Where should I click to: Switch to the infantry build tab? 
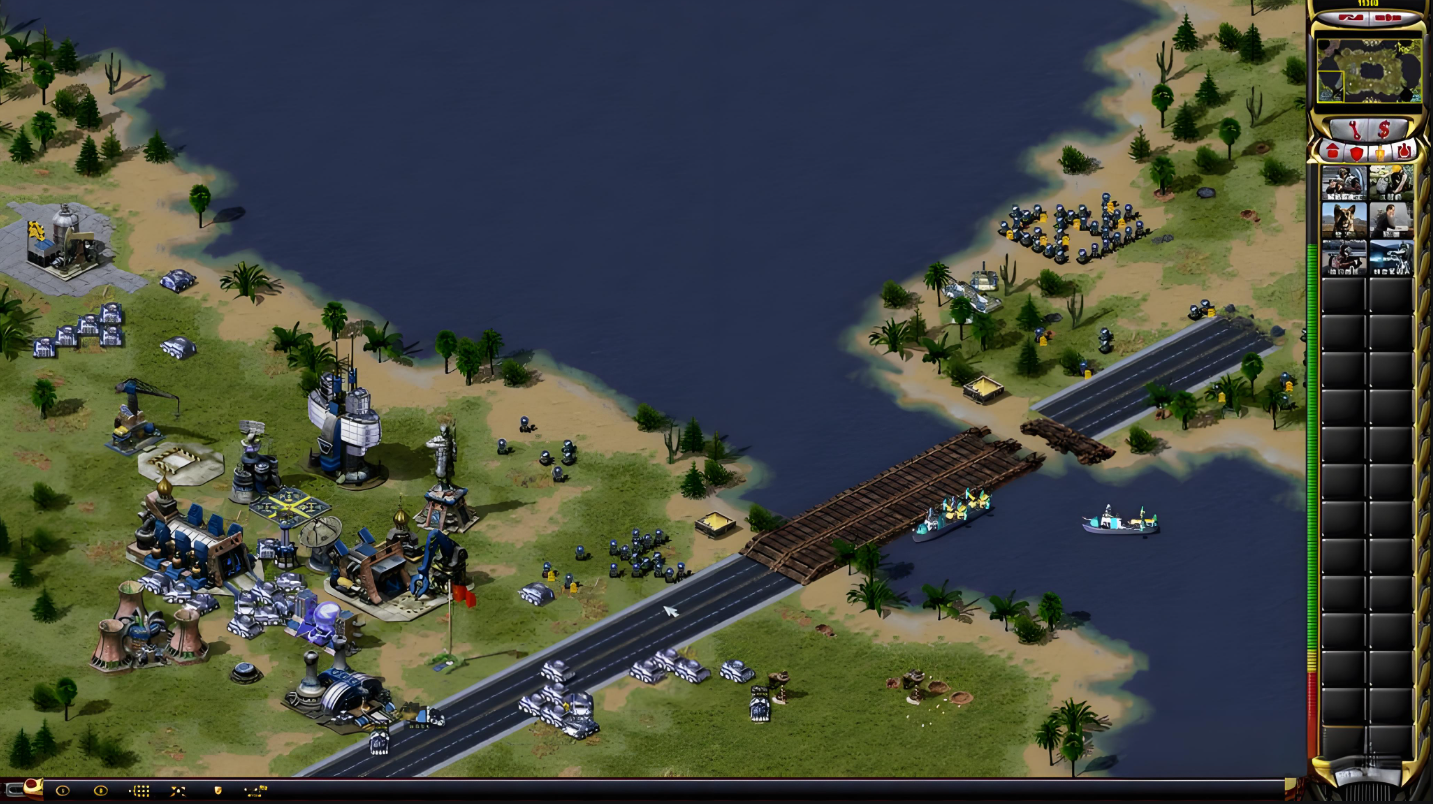click(1380, 152)
